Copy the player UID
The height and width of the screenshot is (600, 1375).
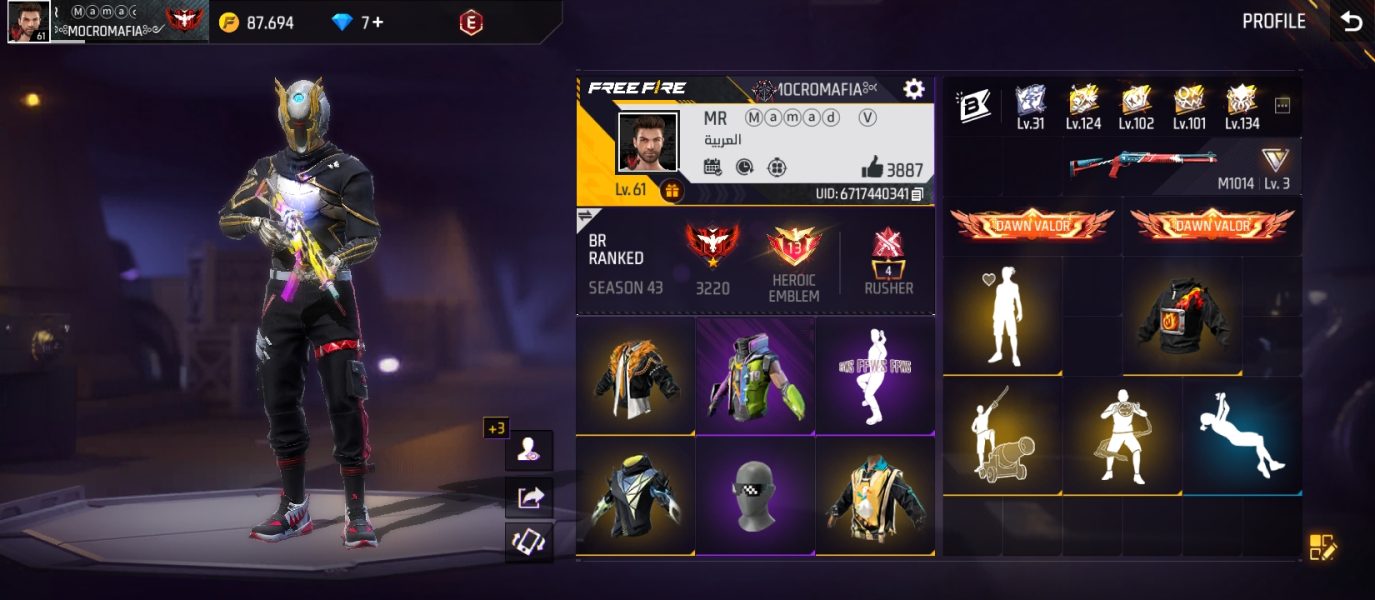click(x=917, y=194)
